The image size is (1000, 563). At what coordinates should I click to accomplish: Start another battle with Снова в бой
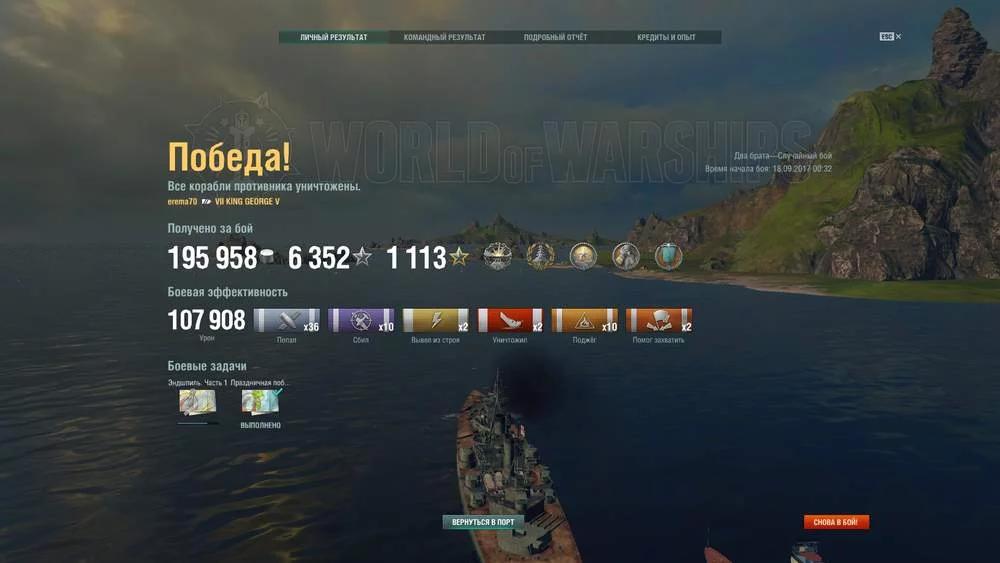coord(836,522)
